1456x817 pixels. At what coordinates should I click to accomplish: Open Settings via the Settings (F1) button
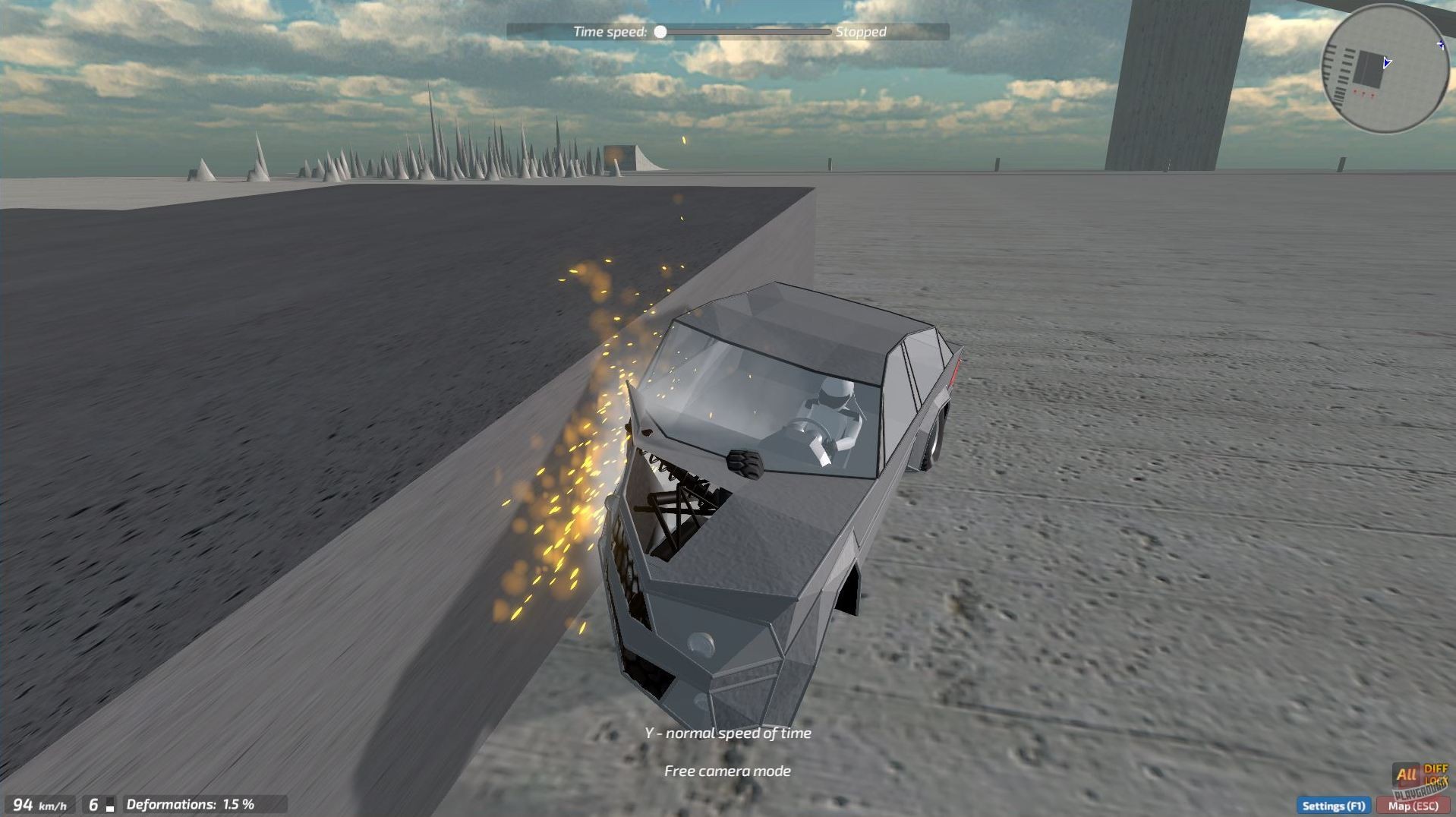[x=1334, y=806]
